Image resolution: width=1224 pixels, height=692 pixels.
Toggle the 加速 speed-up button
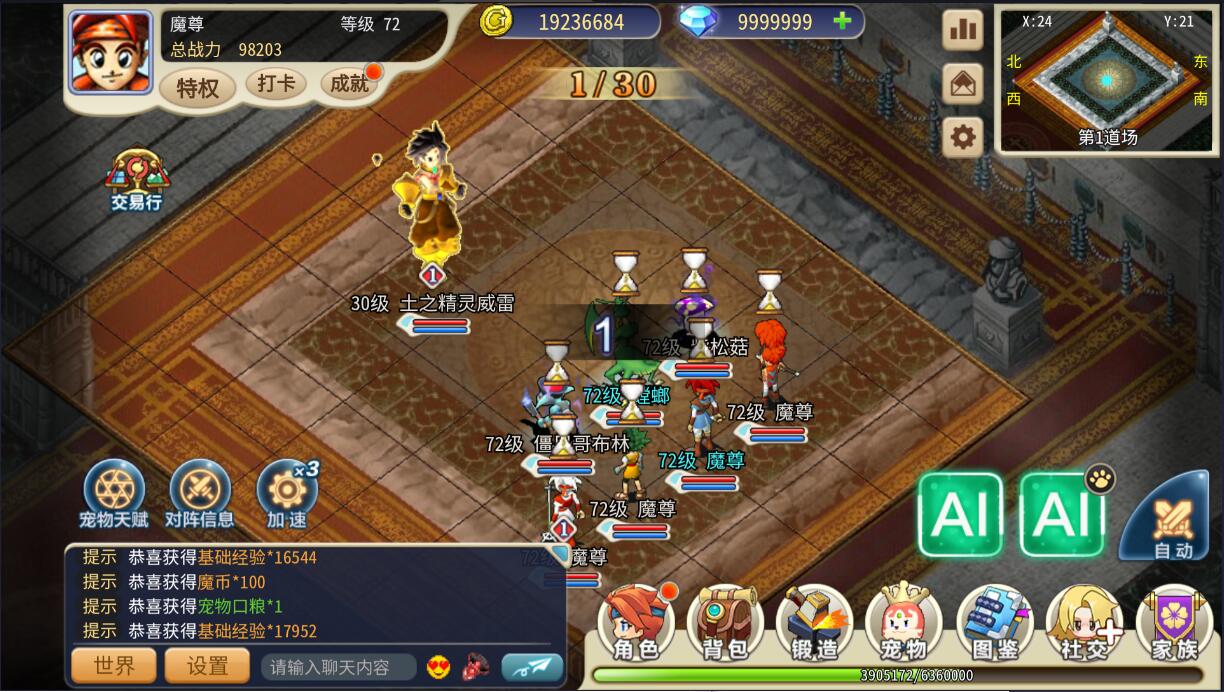click(286, 494)
